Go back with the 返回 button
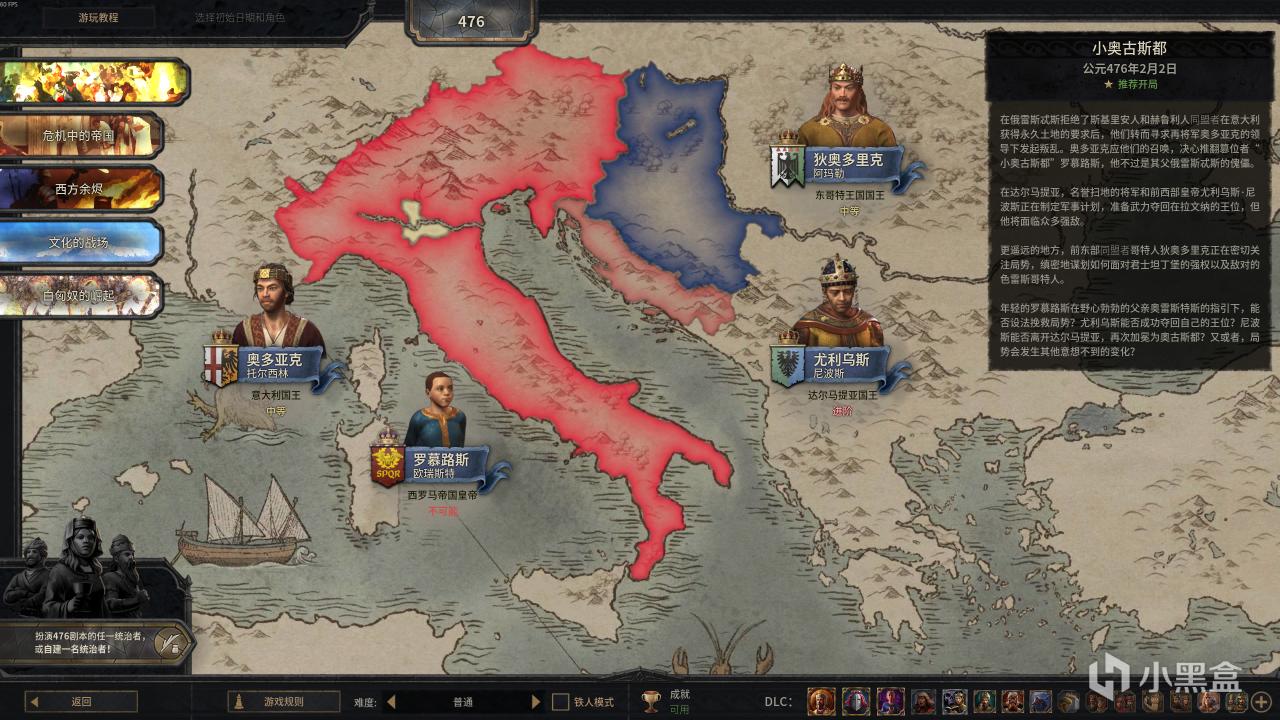This screenshot has width=1280, height=720. [x=81, y=701]
